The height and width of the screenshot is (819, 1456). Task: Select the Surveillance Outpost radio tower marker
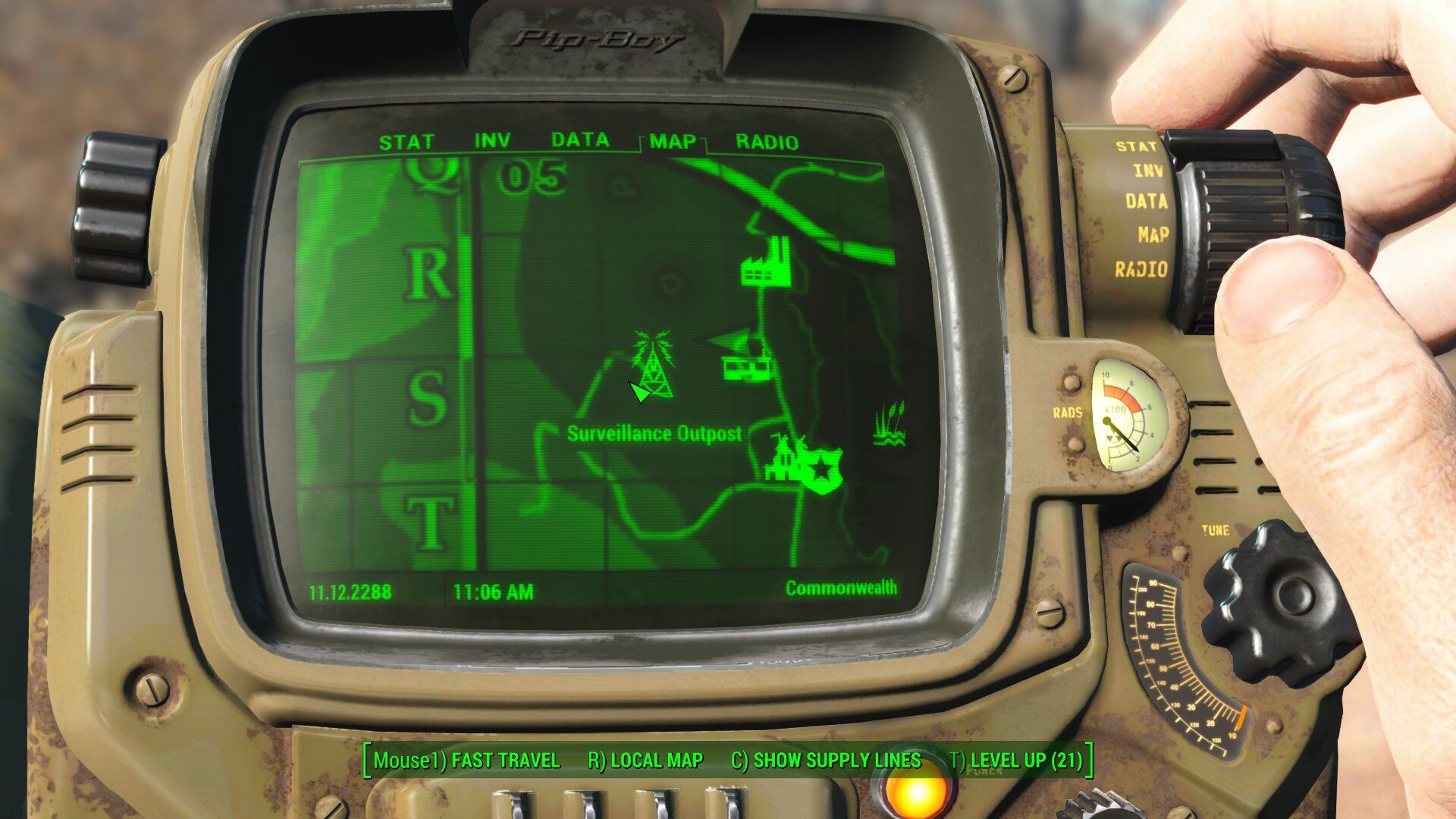[x=653, y=364]
